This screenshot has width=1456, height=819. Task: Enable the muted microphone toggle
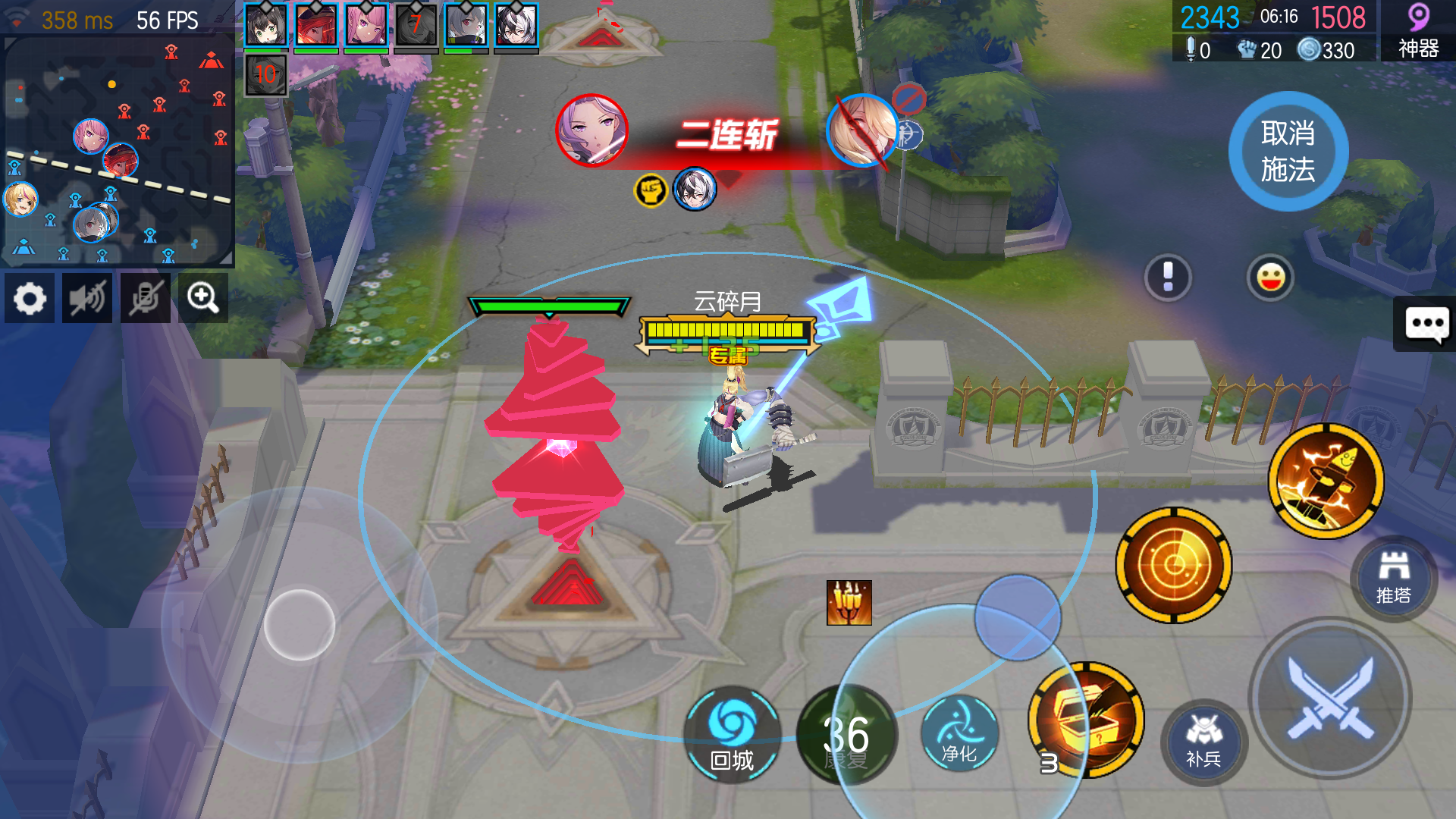tap(144, 298)
